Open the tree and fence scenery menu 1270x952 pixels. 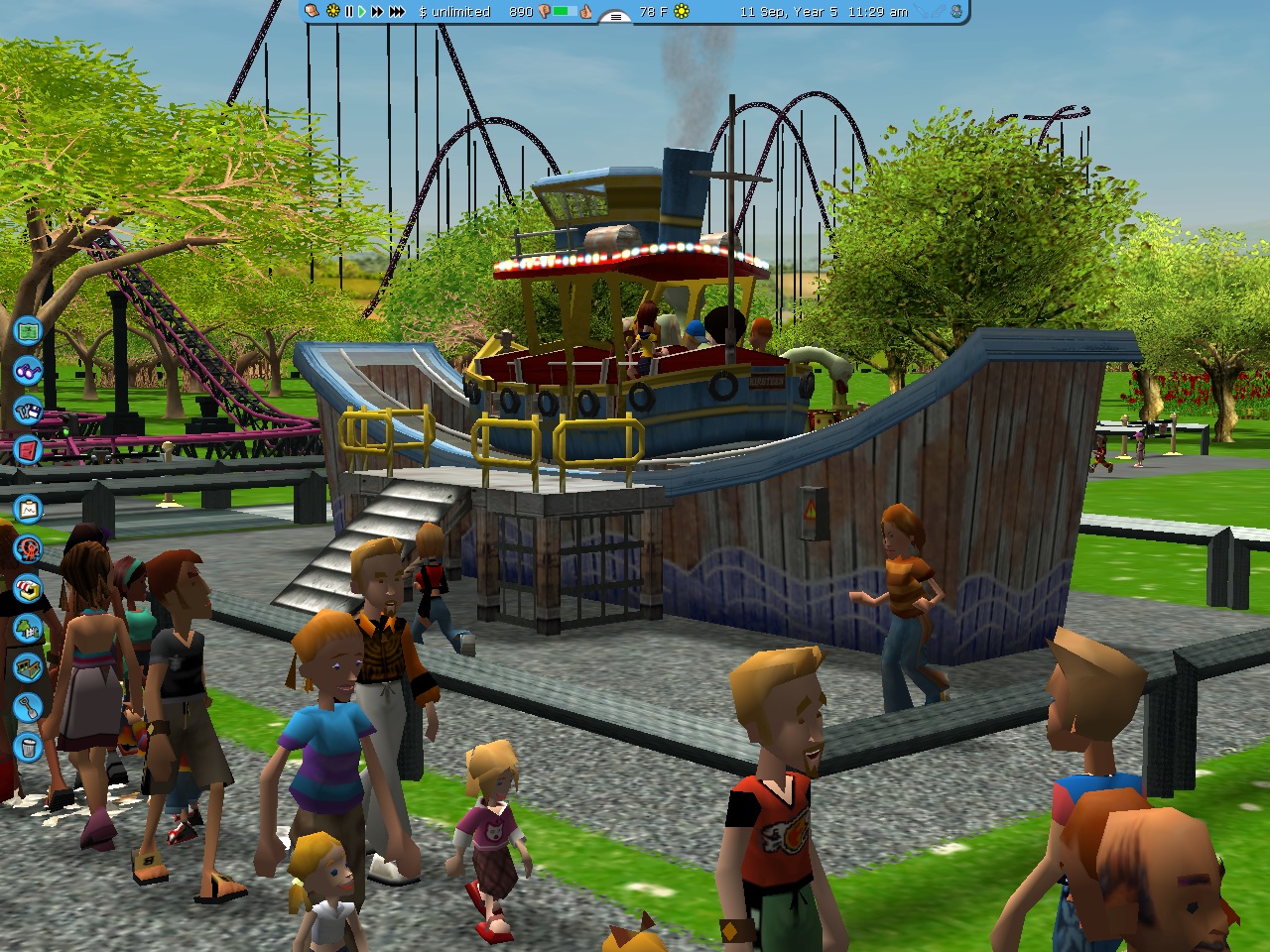click(x=28, y=628)
